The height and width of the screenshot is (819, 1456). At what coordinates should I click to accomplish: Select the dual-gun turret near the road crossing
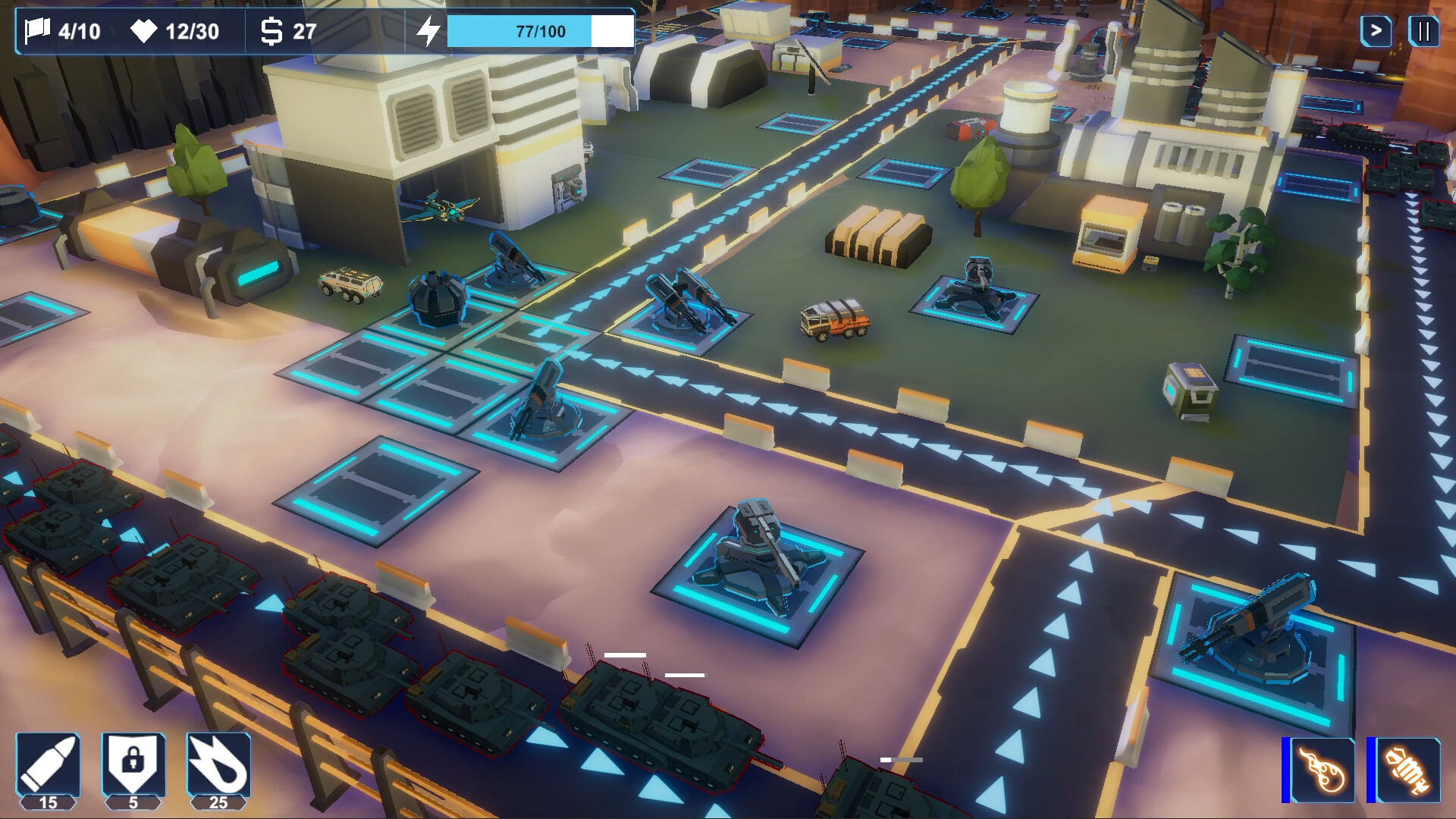click(682, 303)
